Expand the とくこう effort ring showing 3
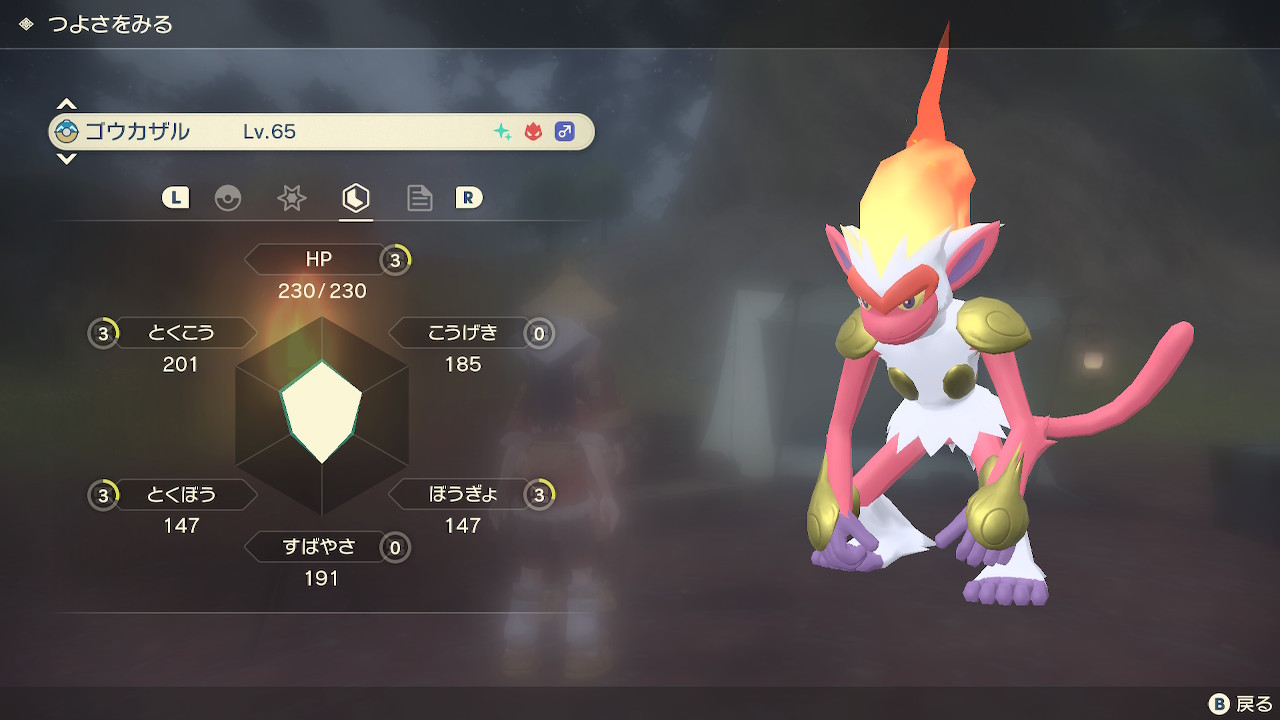 pyautogui.click(x=102, y=333)
